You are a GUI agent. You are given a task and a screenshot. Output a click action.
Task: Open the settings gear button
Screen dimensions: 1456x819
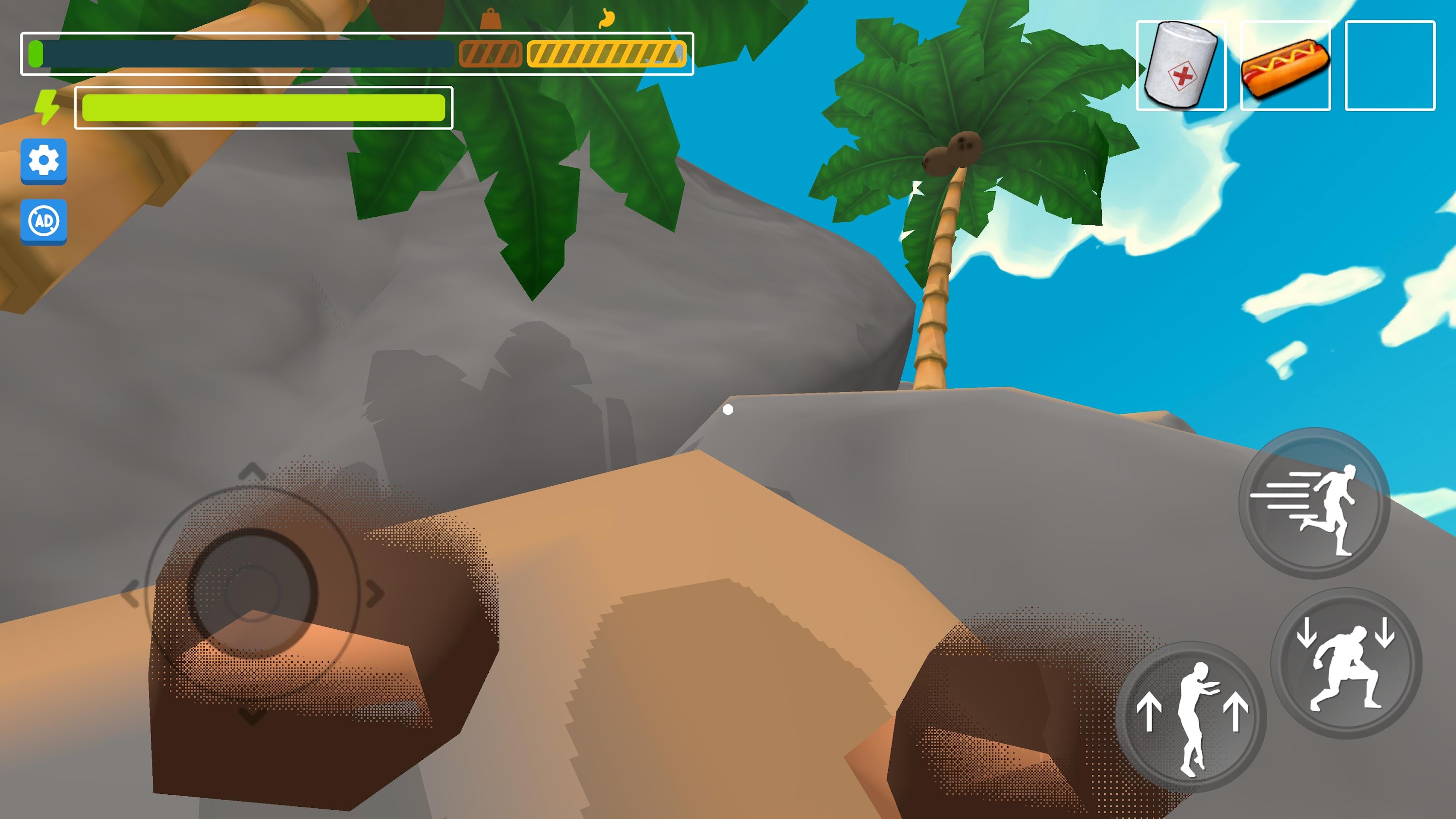click(x=44, y=161)
